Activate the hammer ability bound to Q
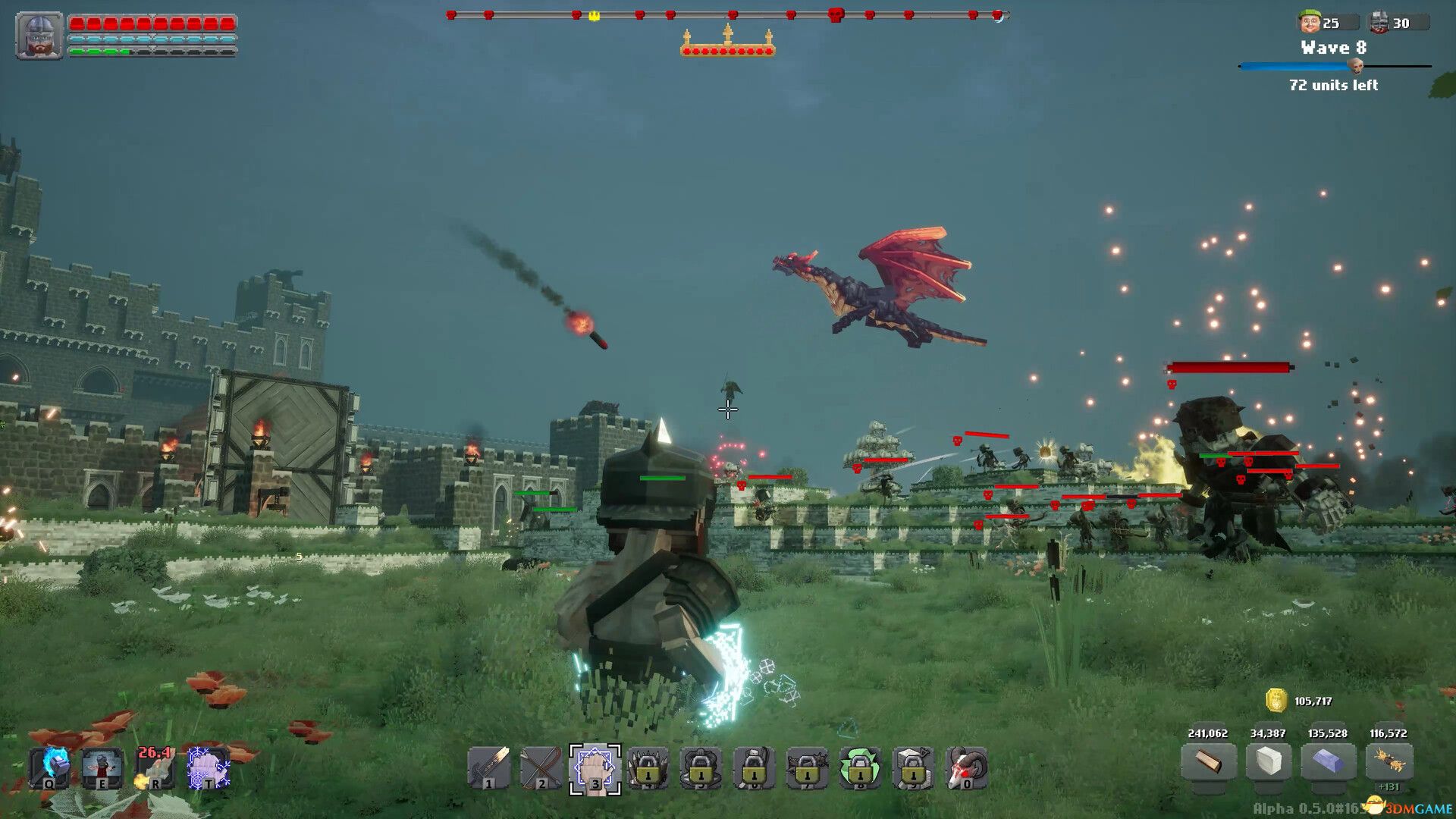1456x819 pixels. (49, 768)
